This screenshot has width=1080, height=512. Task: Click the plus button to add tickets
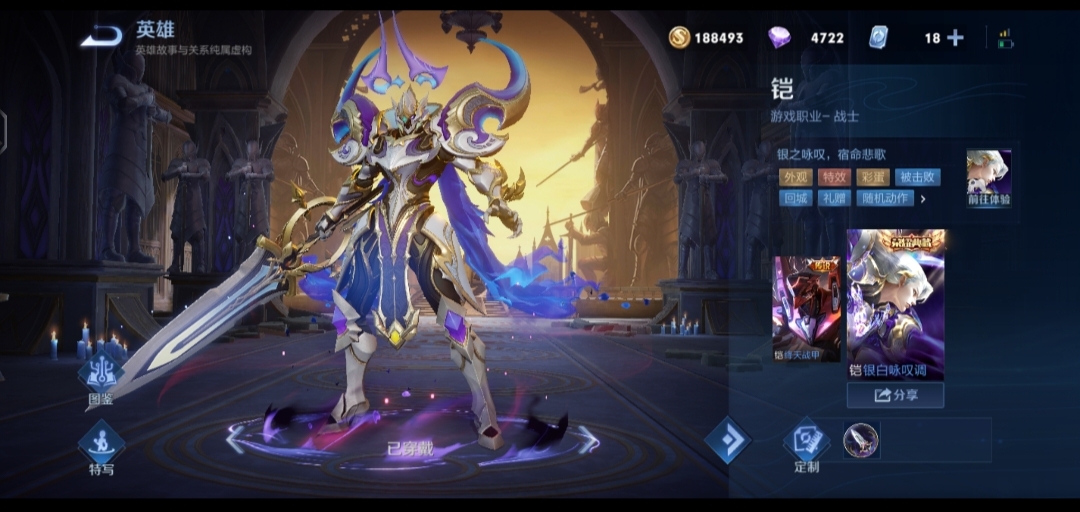[x=955, y=38]
